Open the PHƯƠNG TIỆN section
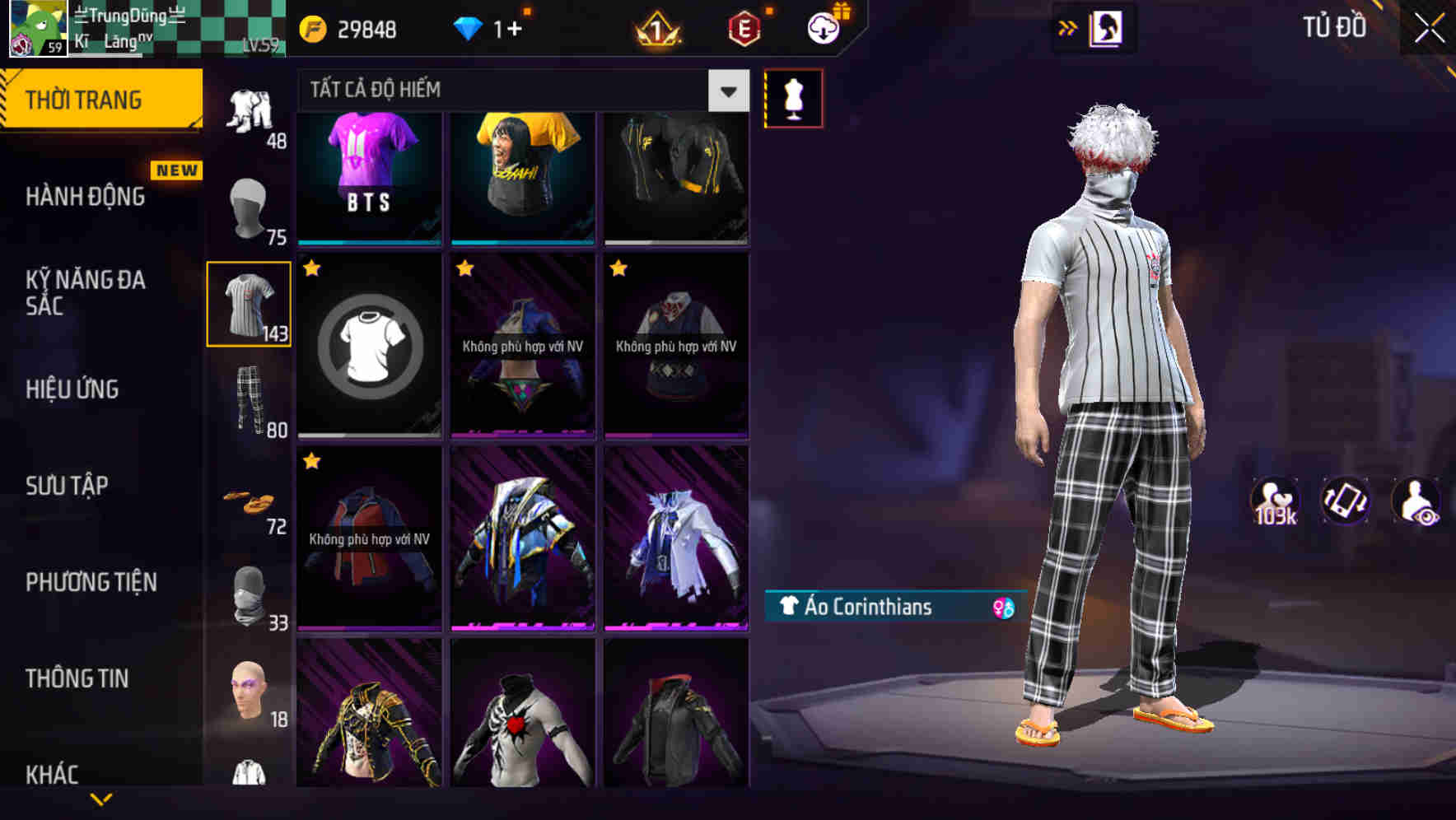The height and width of the screenshot is (820, 1456). 91,582
